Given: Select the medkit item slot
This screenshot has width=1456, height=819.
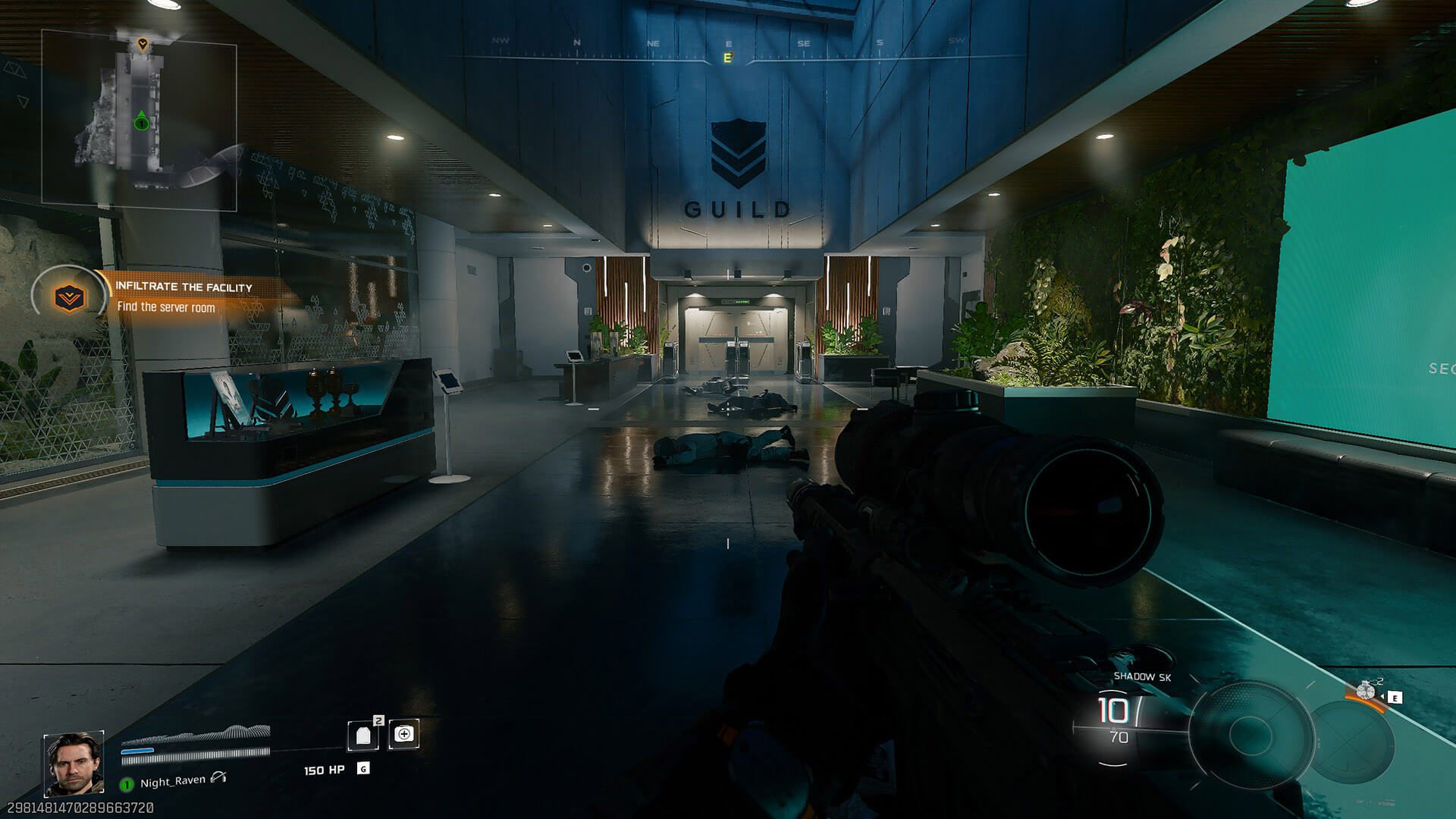Looking at the screenshot, I should 403,734.
